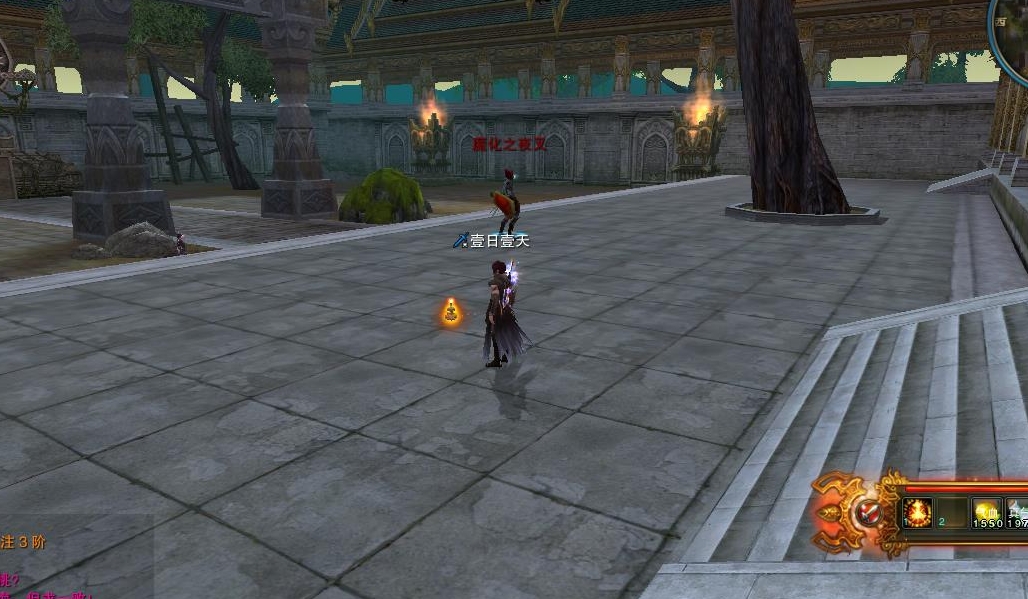Screen dimensions: 1028x599
Task: Use the 气血 potion slot showing 1550
Action: pyautogui.click(x=987, y=514)
